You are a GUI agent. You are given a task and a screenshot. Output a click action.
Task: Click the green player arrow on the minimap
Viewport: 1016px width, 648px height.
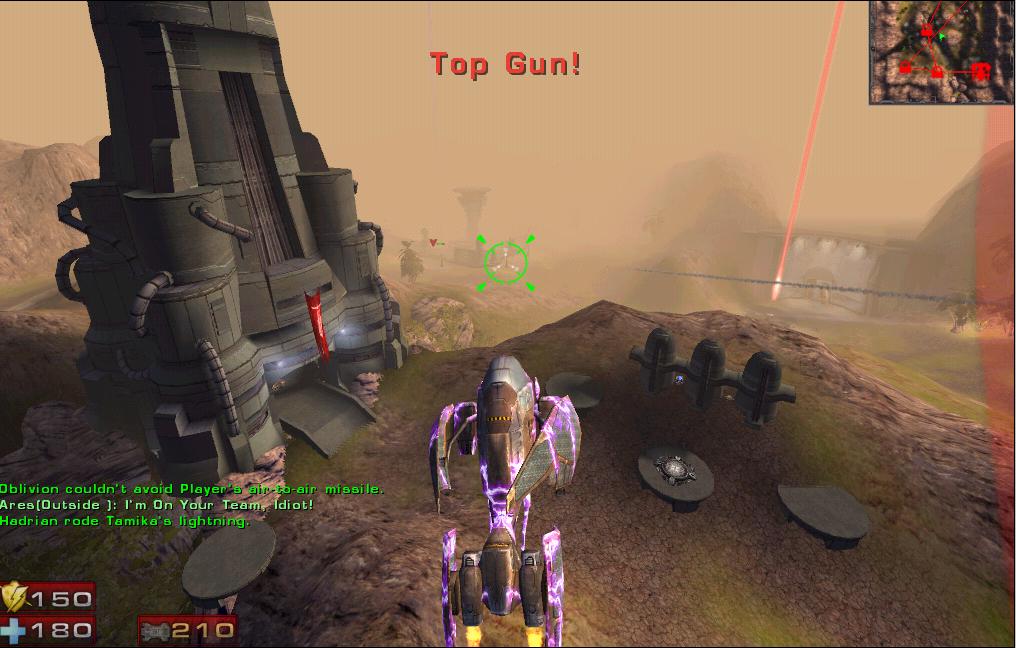click(x=942, y=36)
